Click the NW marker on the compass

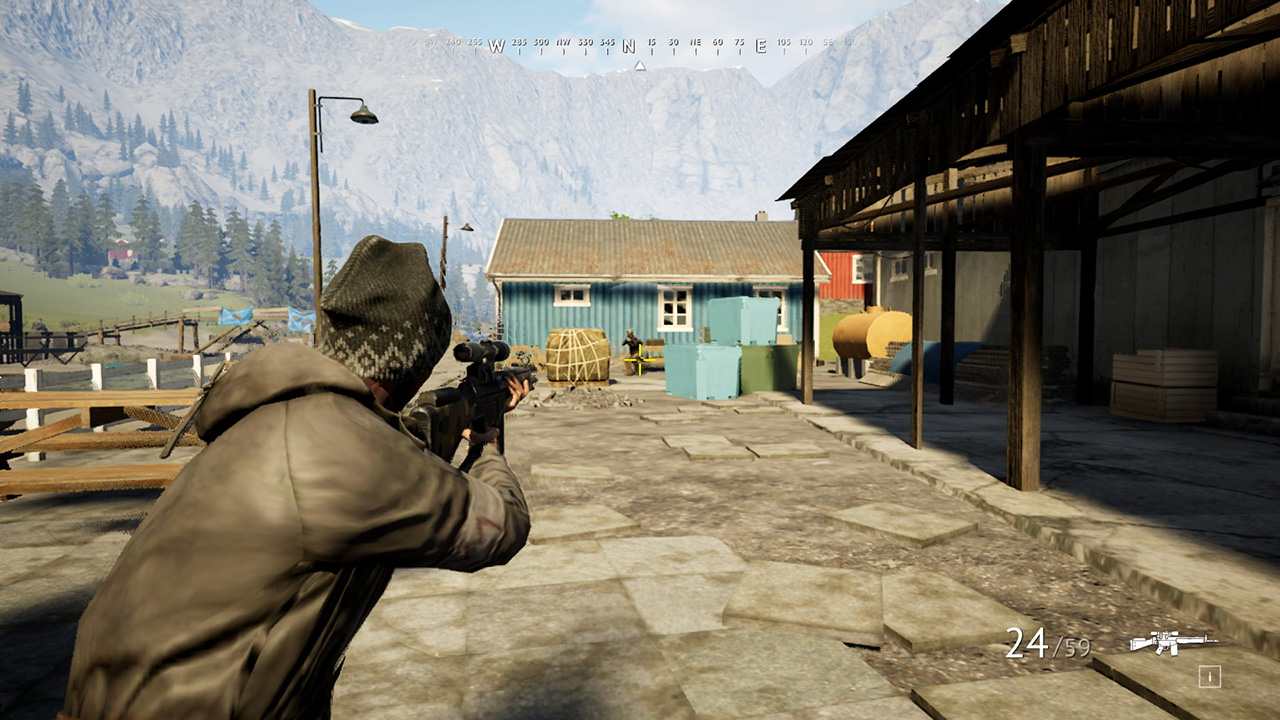point(565,44)
